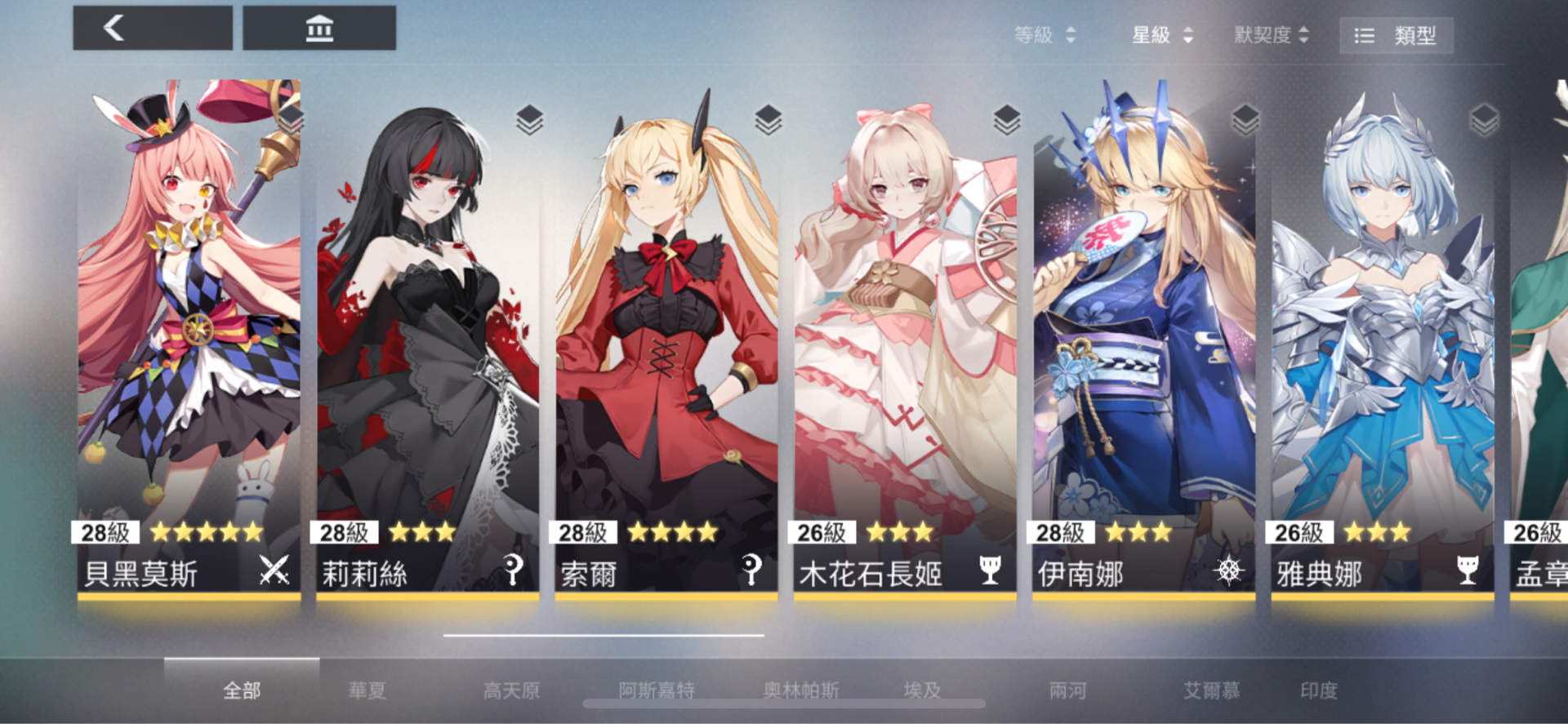Switch to the 華夏 faction tab
The width and height of the screenshot is (1568, 724).
tap(368, 690)
